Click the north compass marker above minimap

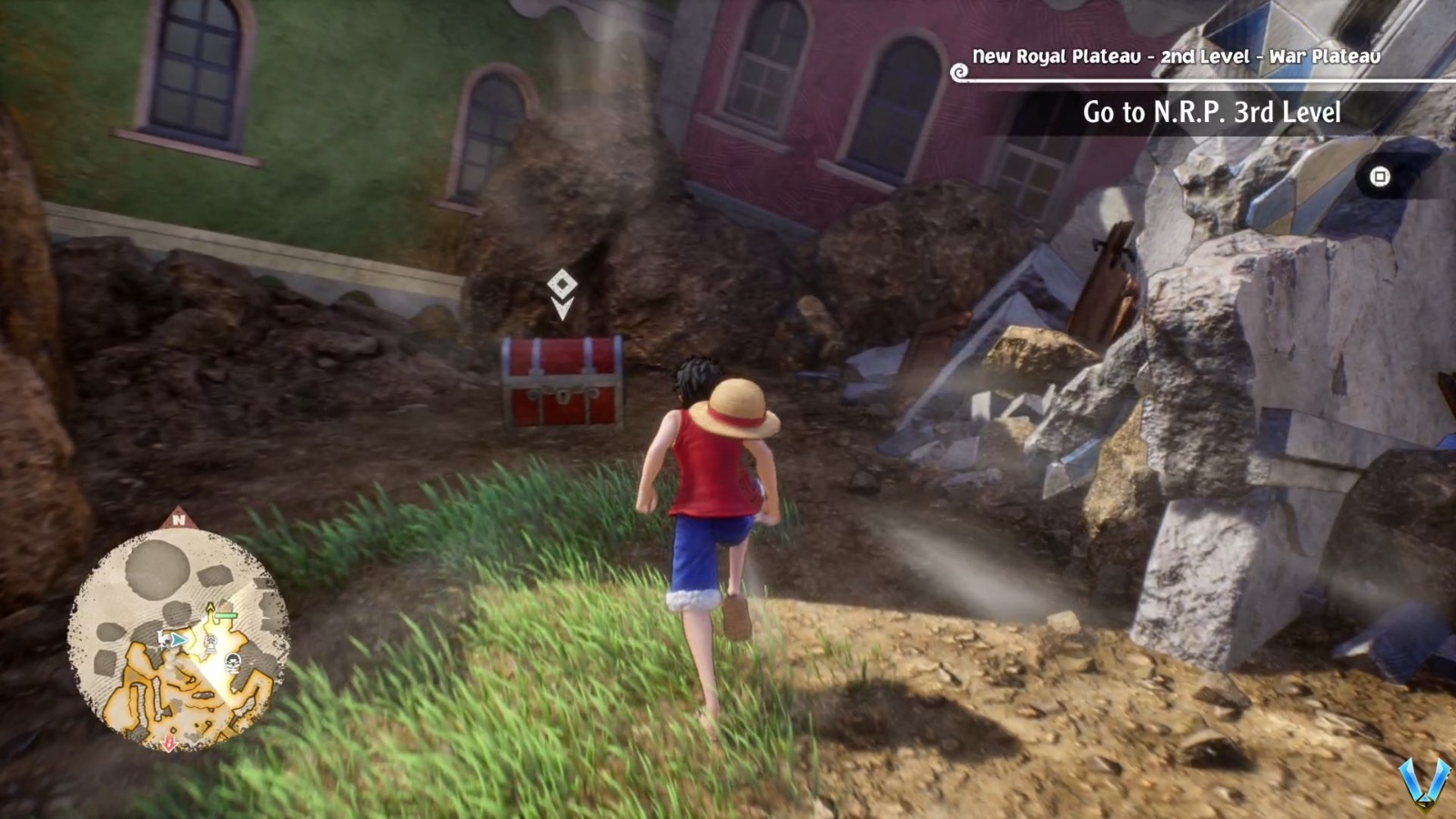pyautogui.click(x=177, y=518)
